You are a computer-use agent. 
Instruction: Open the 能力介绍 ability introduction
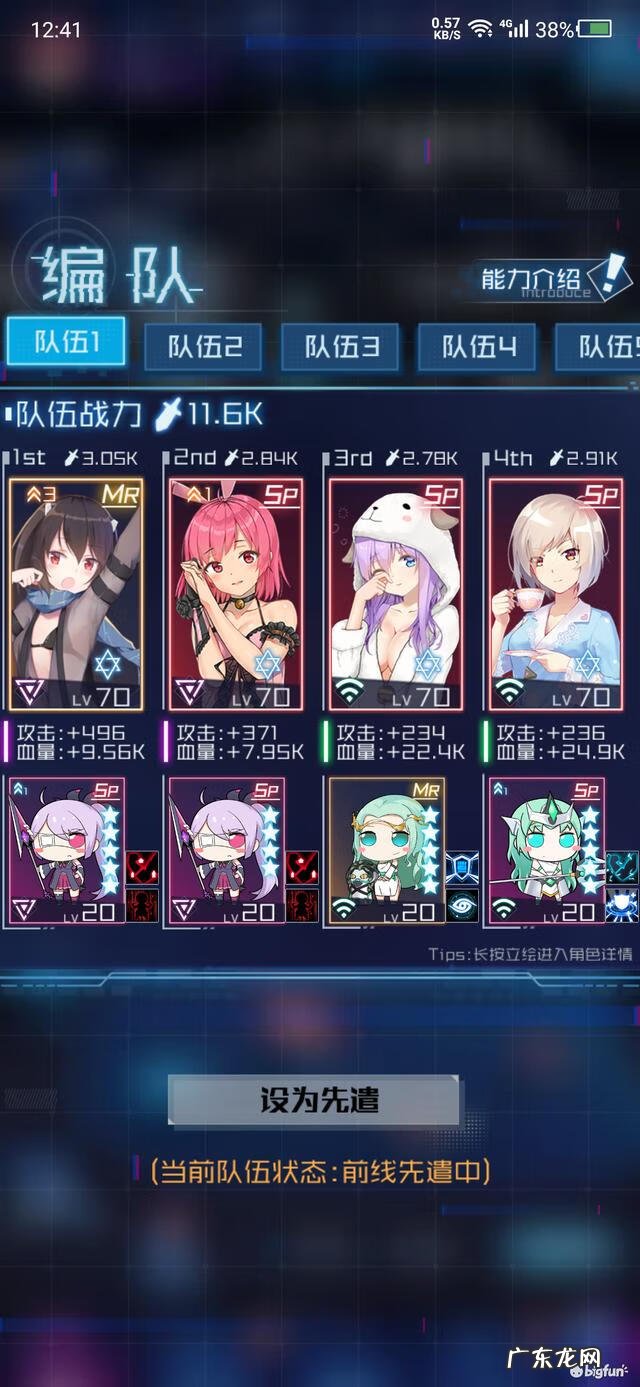tap(545, 278)
